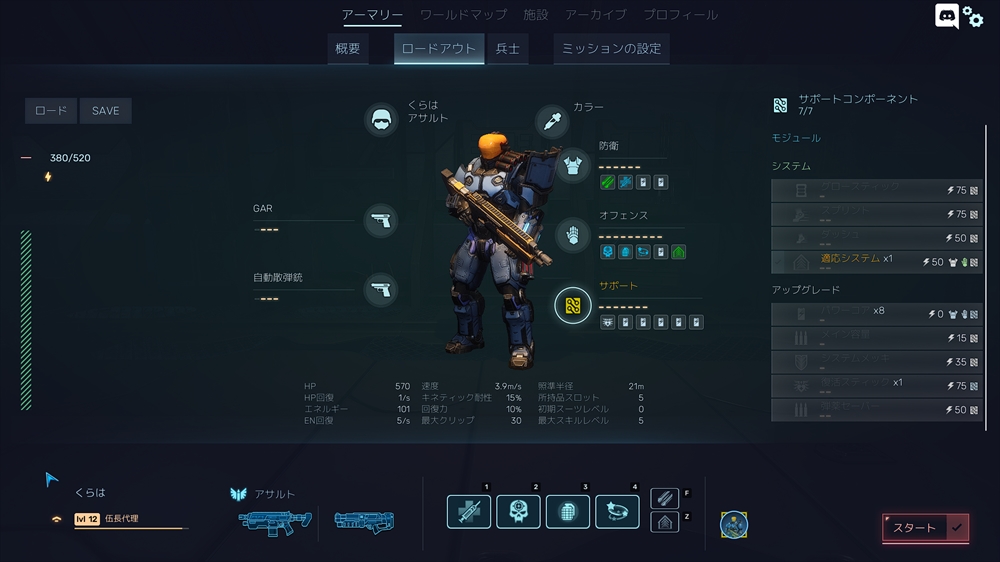Image resolution: width=1000 pixels, height=562 pixels.
Task: Select the syringe ability slot
Action: click(469, 512)
